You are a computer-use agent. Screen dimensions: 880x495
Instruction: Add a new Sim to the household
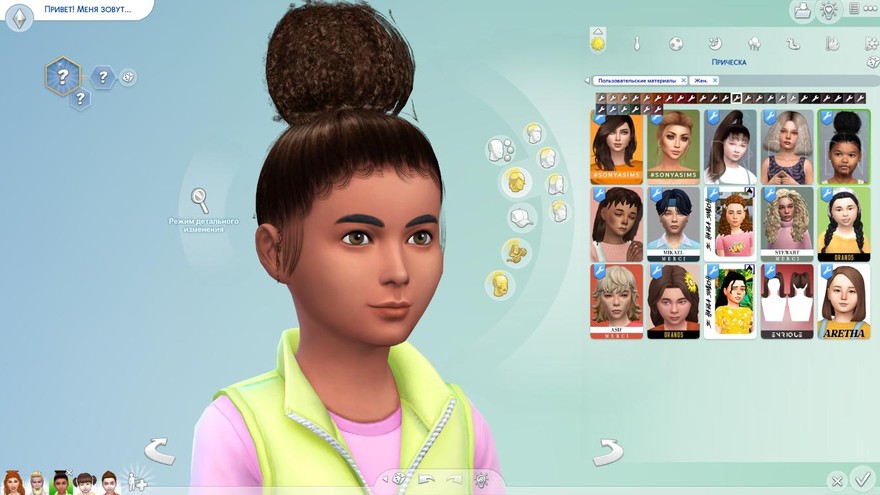[x=138, y=482]
